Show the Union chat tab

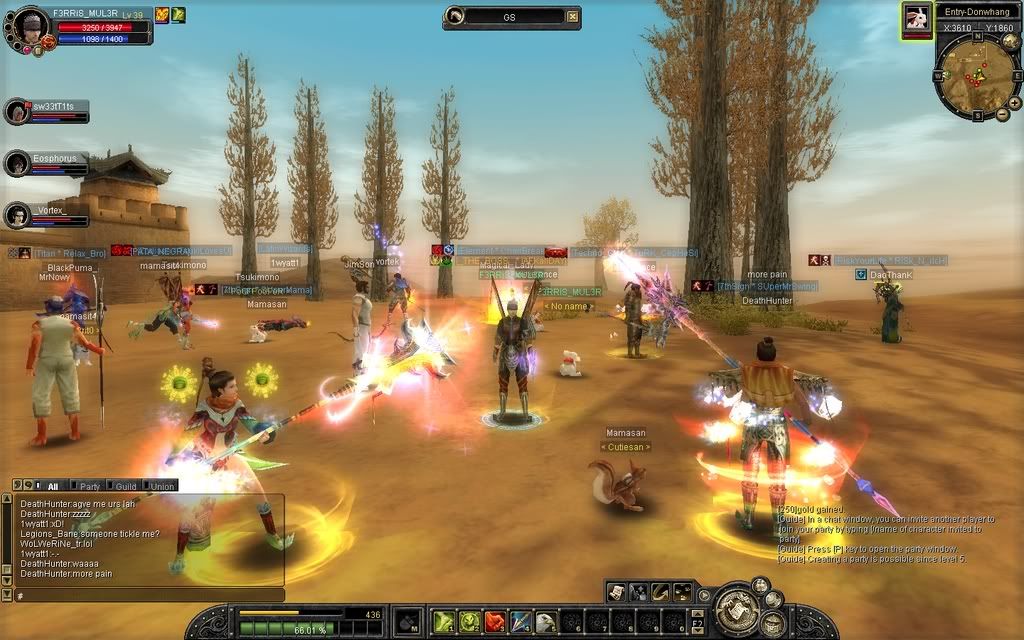[x=161, y=486]
